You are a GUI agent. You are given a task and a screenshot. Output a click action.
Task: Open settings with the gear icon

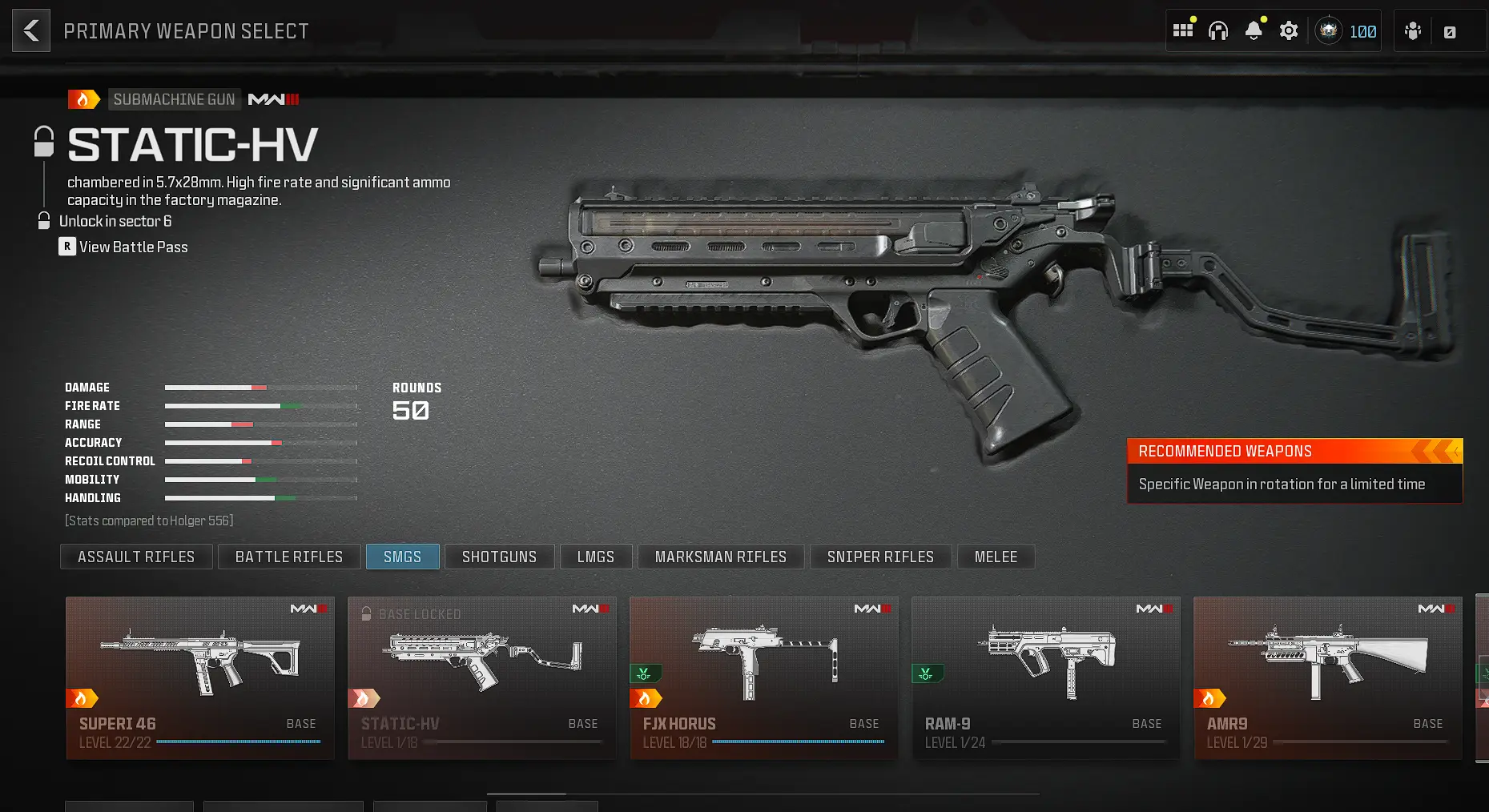point(1289,30)
